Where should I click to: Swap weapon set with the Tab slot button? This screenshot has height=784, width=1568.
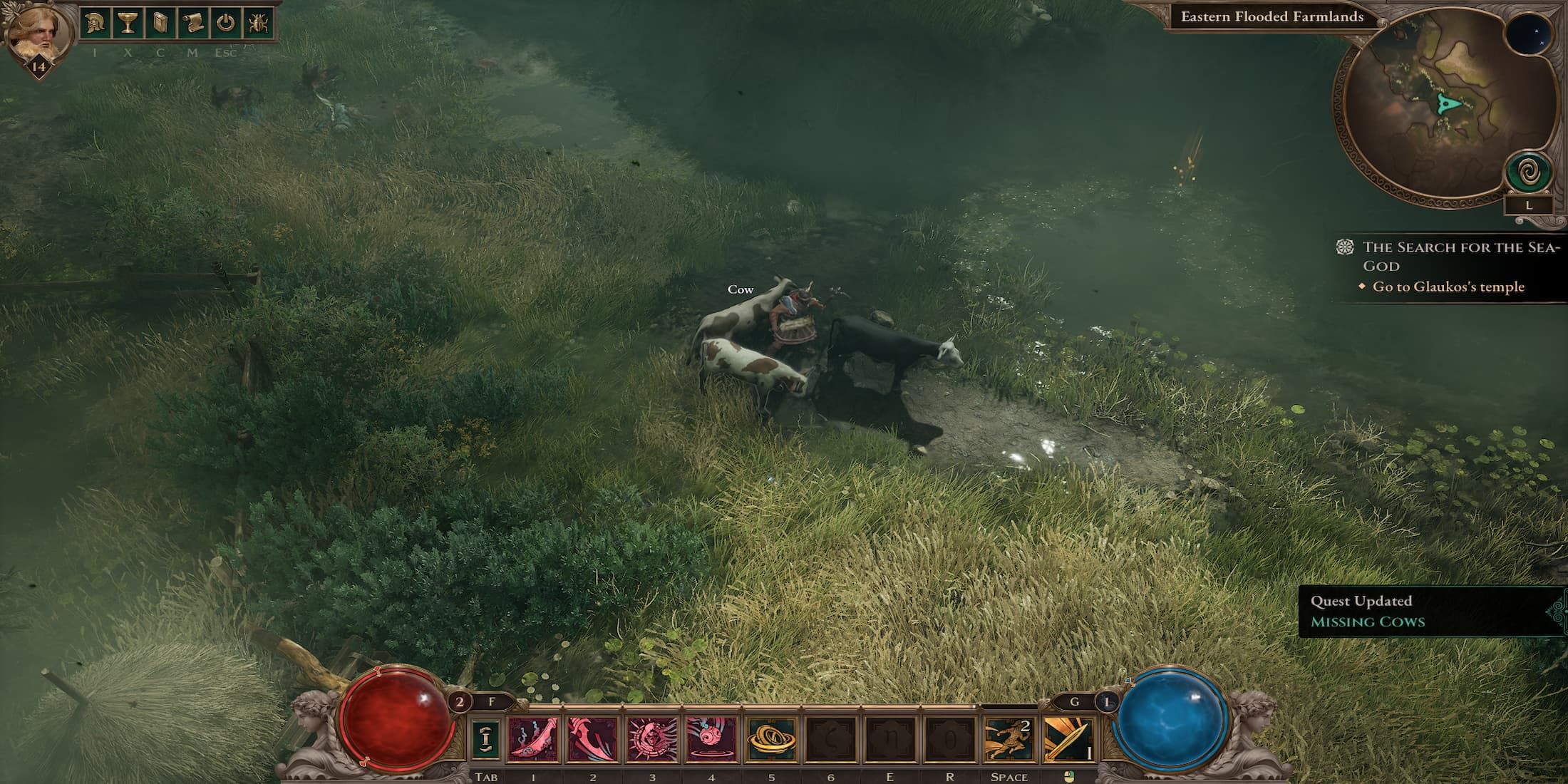click(485, 739)
